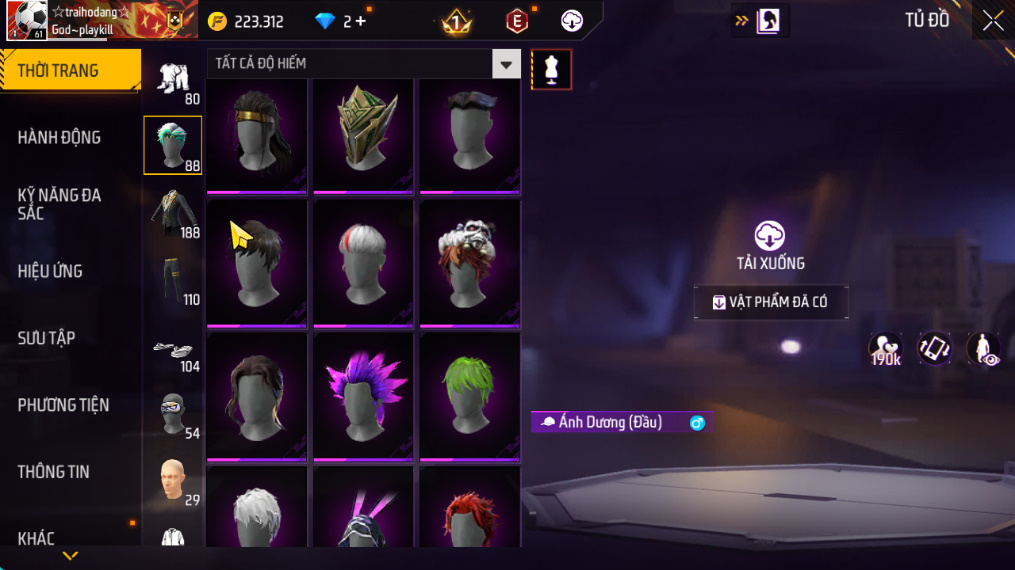Select the Kỹ Năng Đa Sắc tab
Viewport: 1015px width, 570px height.
click(x=60, y=204)
